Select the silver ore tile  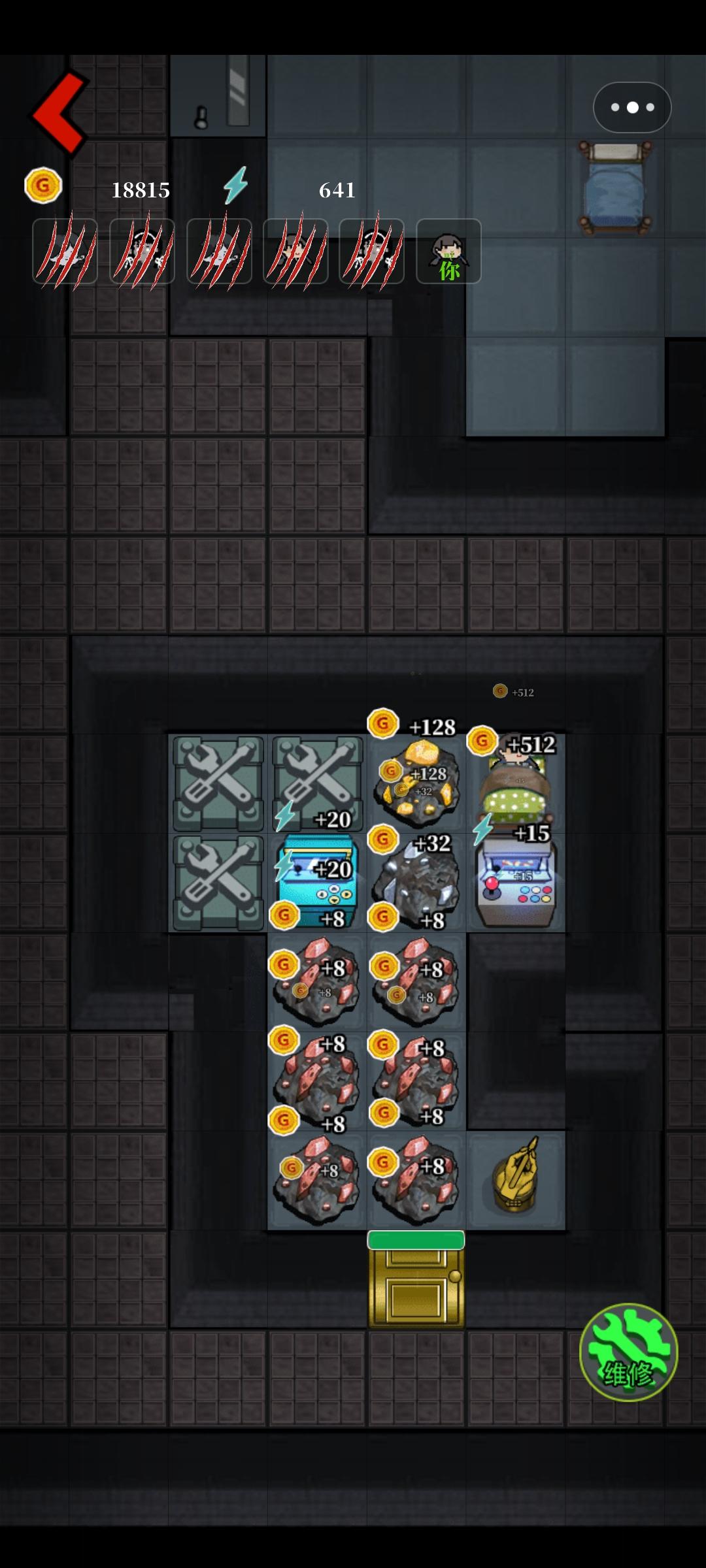[416, 882]
